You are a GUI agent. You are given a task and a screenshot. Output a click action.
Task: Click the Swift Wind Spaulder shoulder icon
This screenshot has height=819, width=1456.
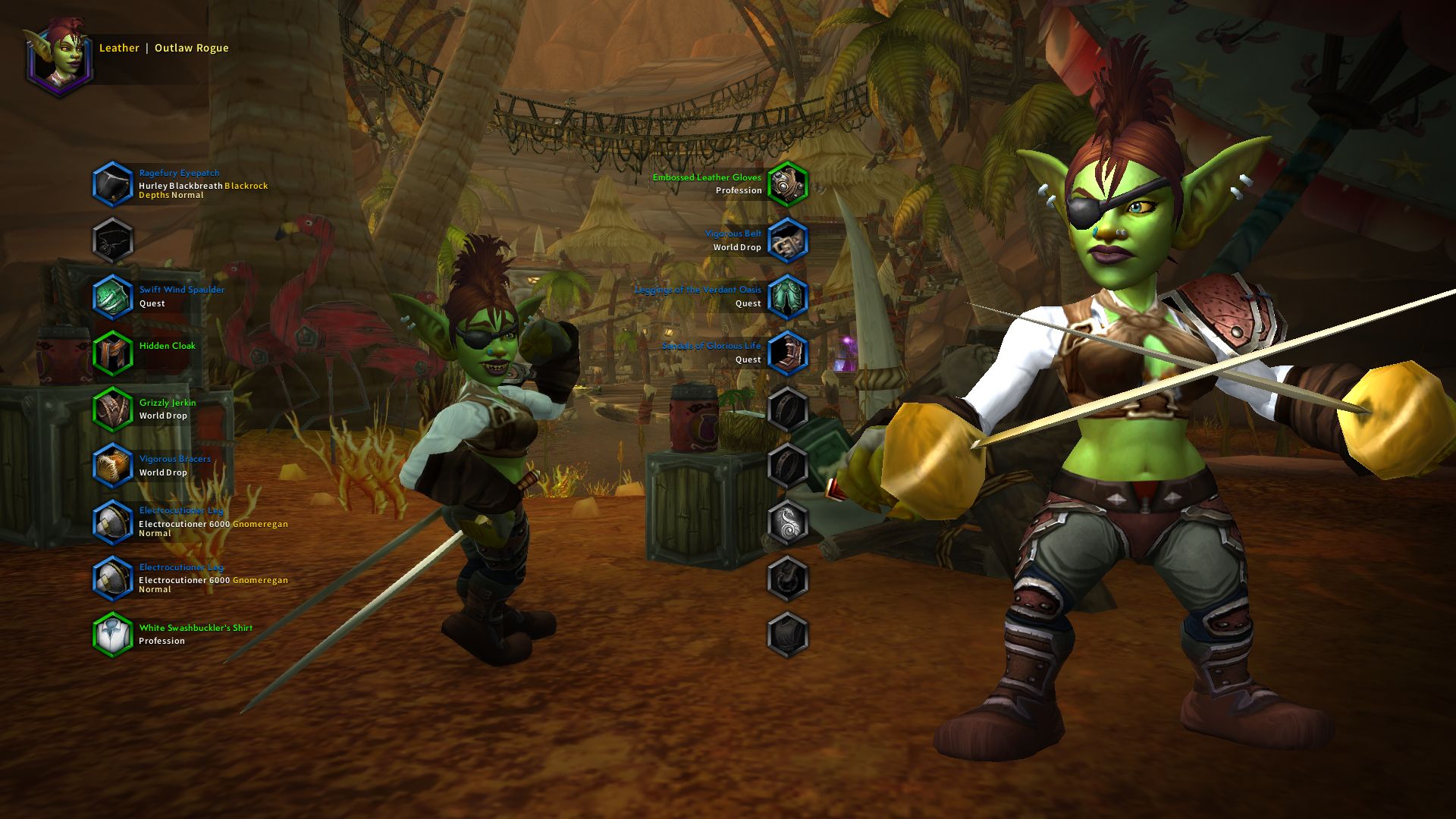coord(114,296)
